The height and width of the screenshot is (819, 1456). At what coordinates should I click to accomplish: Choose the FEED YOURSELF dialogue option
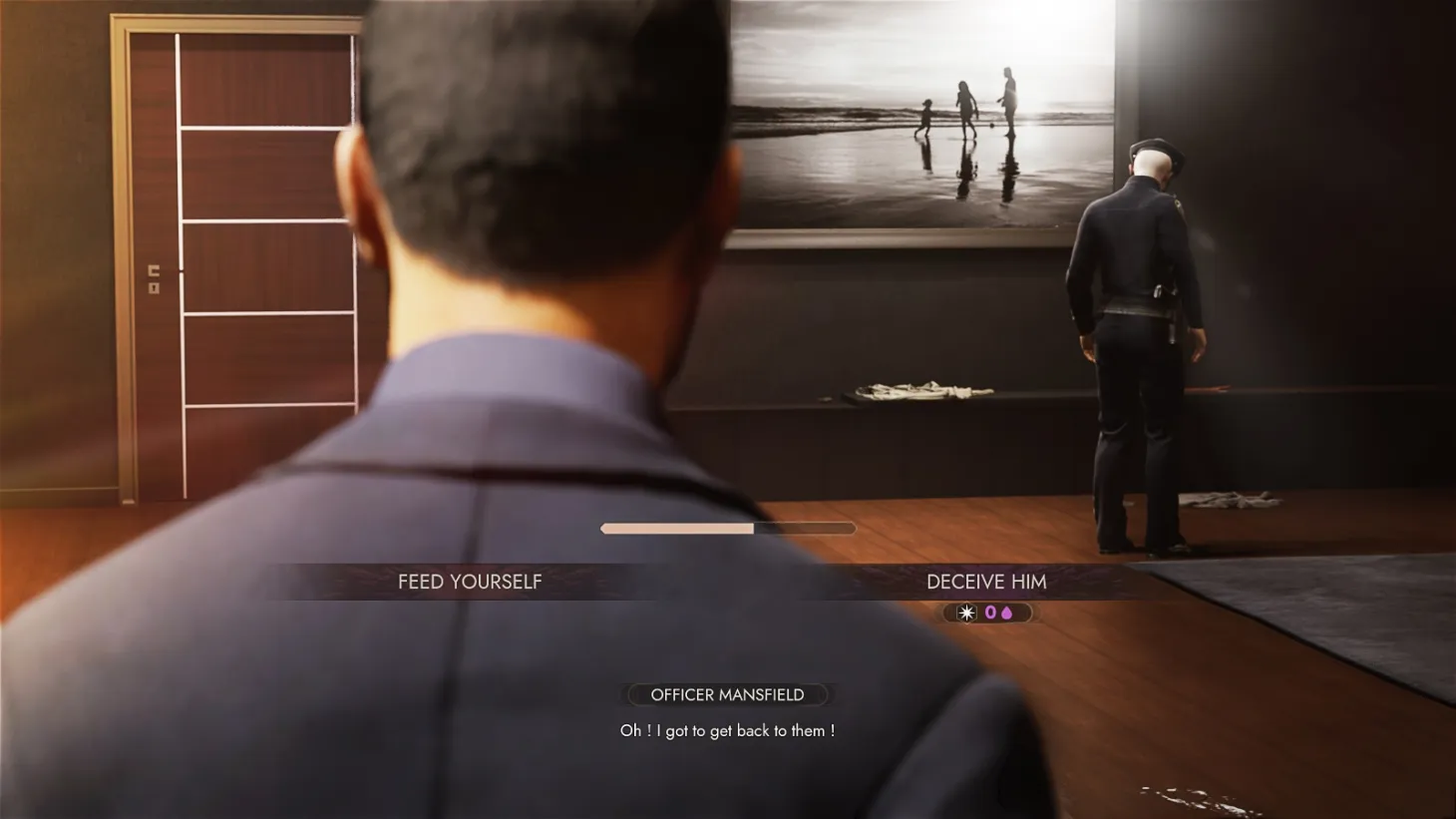click(470, 582)
